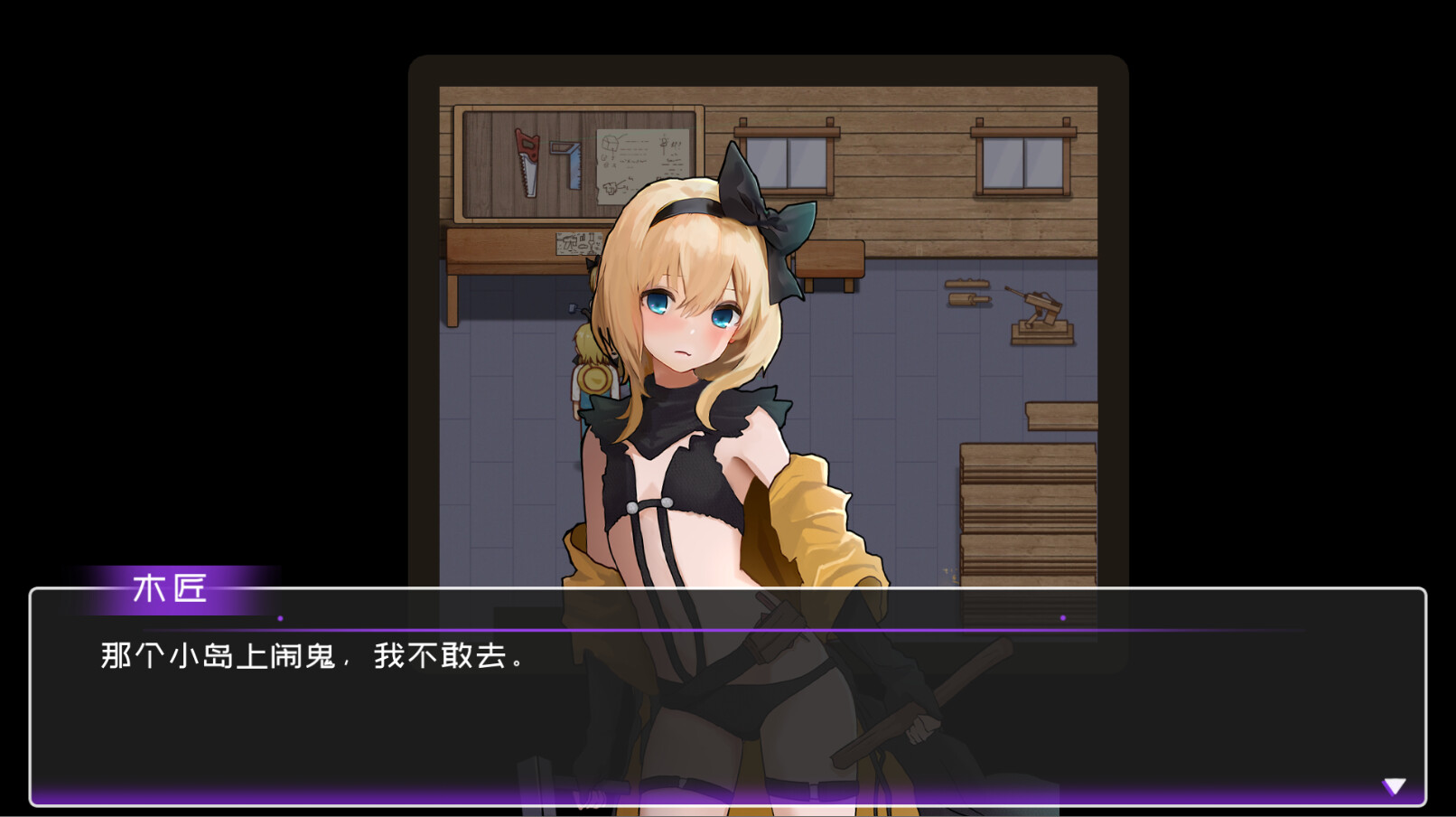Select the 木匠 speaker name plate
Image resolution: width=1456 pixels, height=817 pixels.
click(167, 589)
